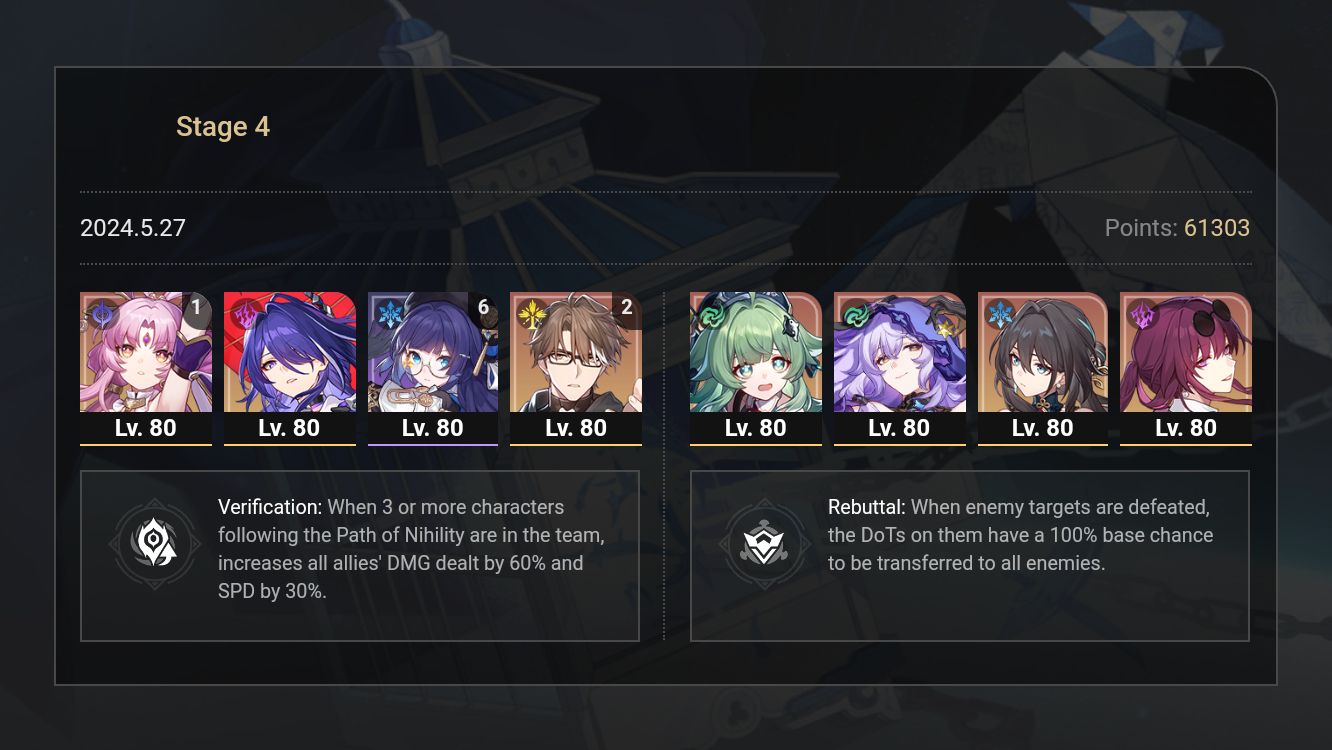Select Black Swan's character portrait

(899, 355)
